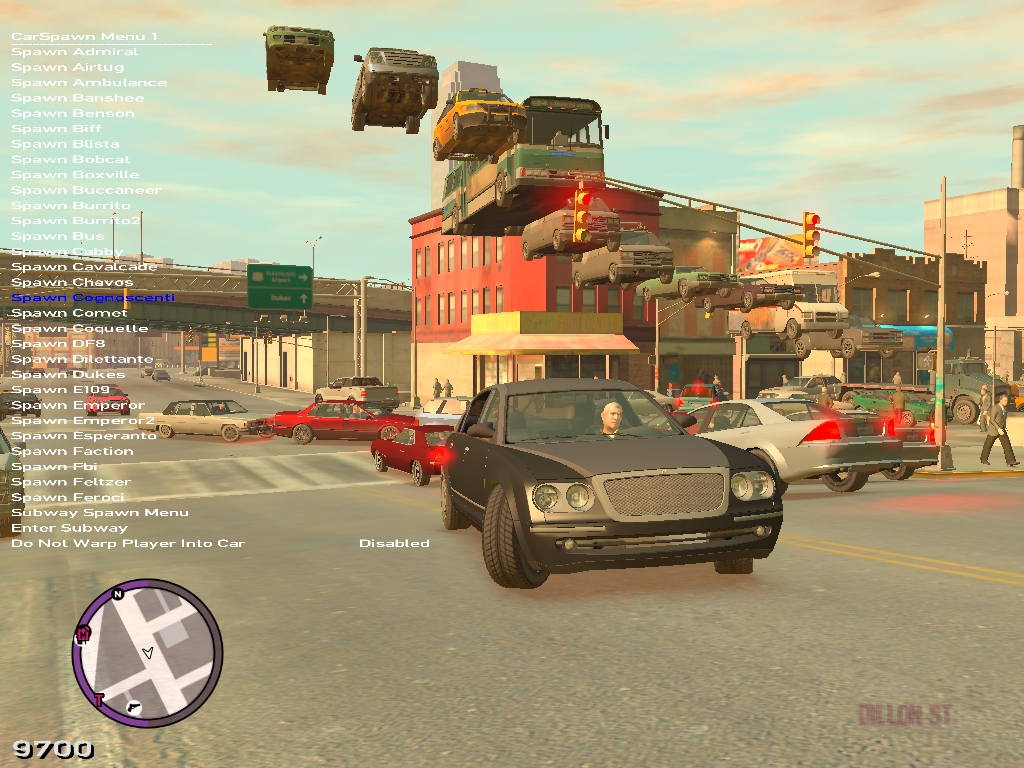Choose Spawn Faction from the menu
This screenshot has width=1024, height=768.
pyautogui.click(x=72, y=452)
